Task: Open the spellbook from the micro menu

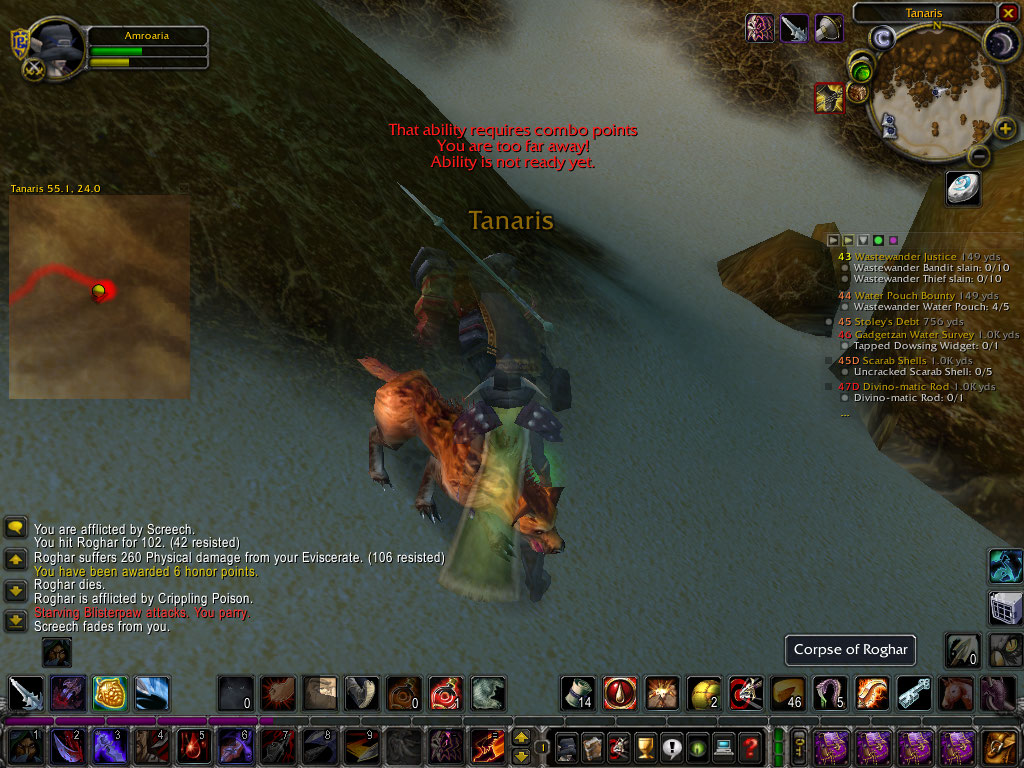Action: [x=593, y=746]
